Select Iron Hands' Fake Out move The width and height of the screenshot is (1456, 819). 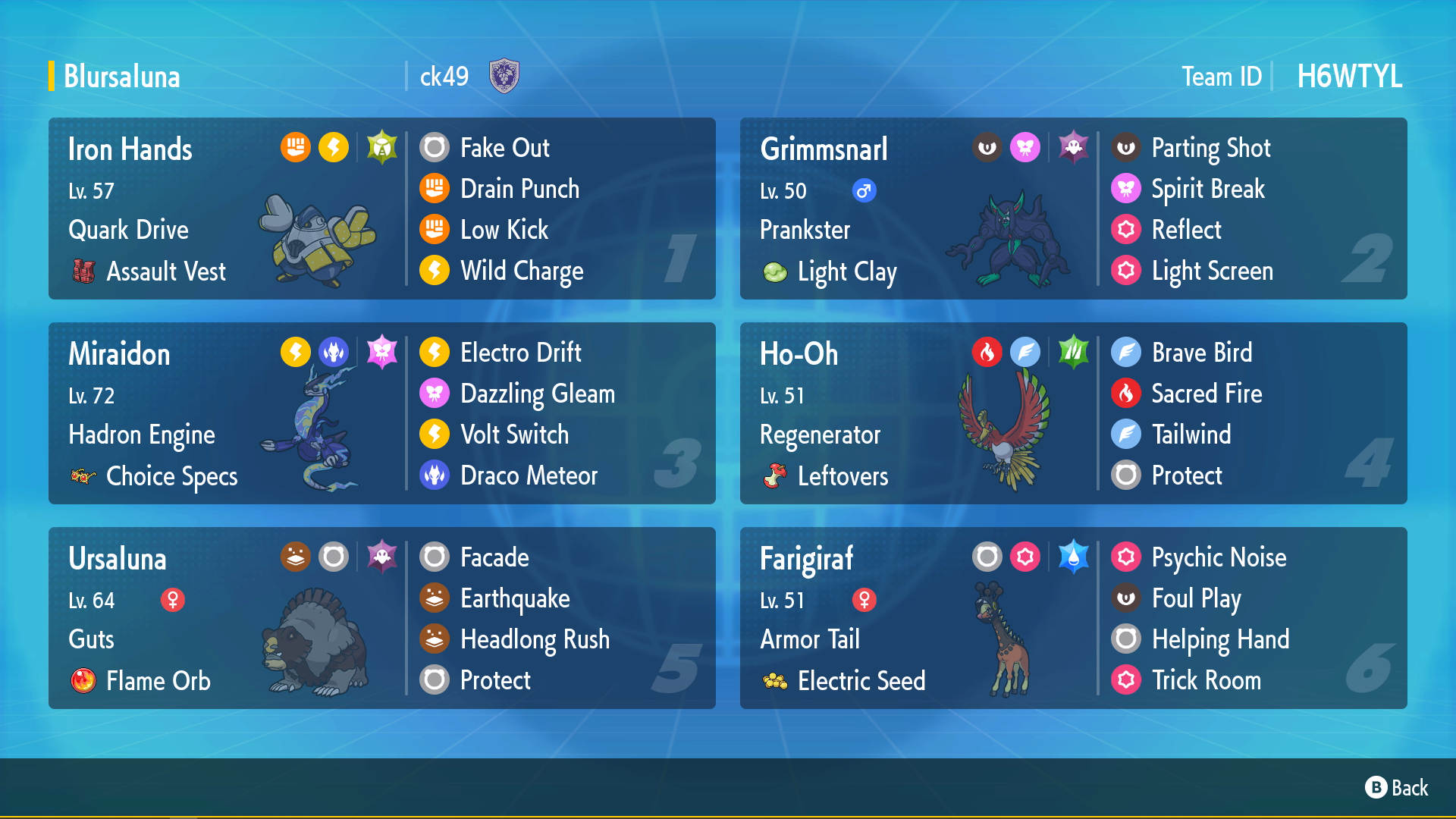(x=504, y=148)
